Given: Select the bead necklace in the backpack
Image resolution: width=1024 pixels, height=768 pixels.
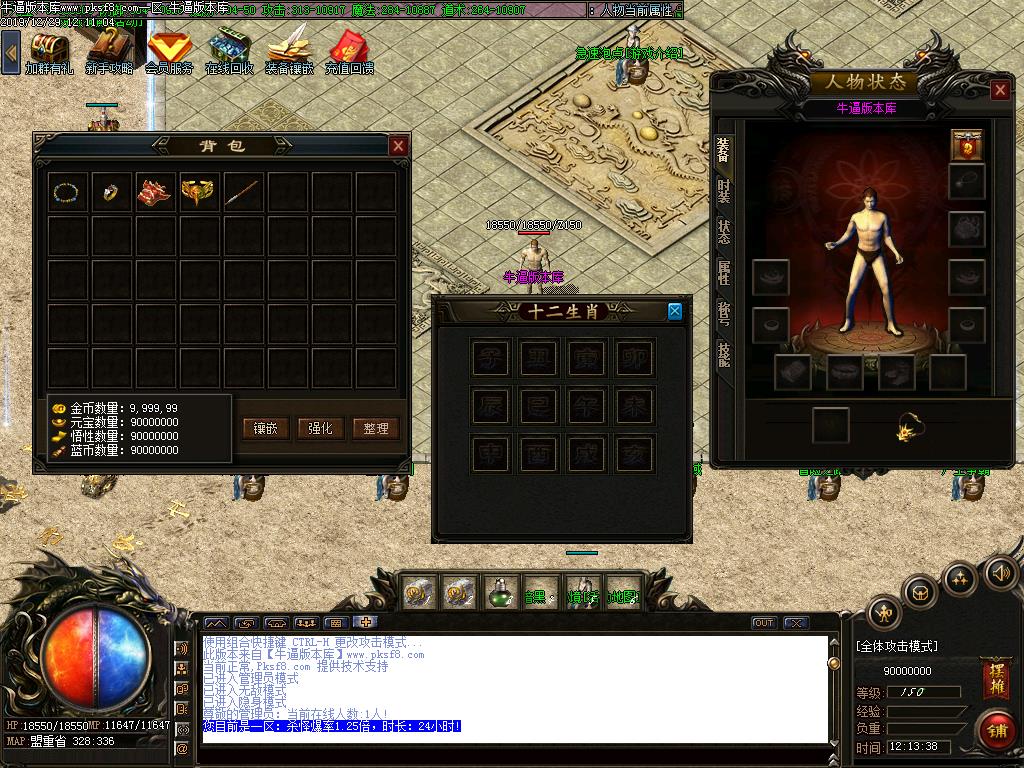Looking at the screenshot, I should pos(67,191).
